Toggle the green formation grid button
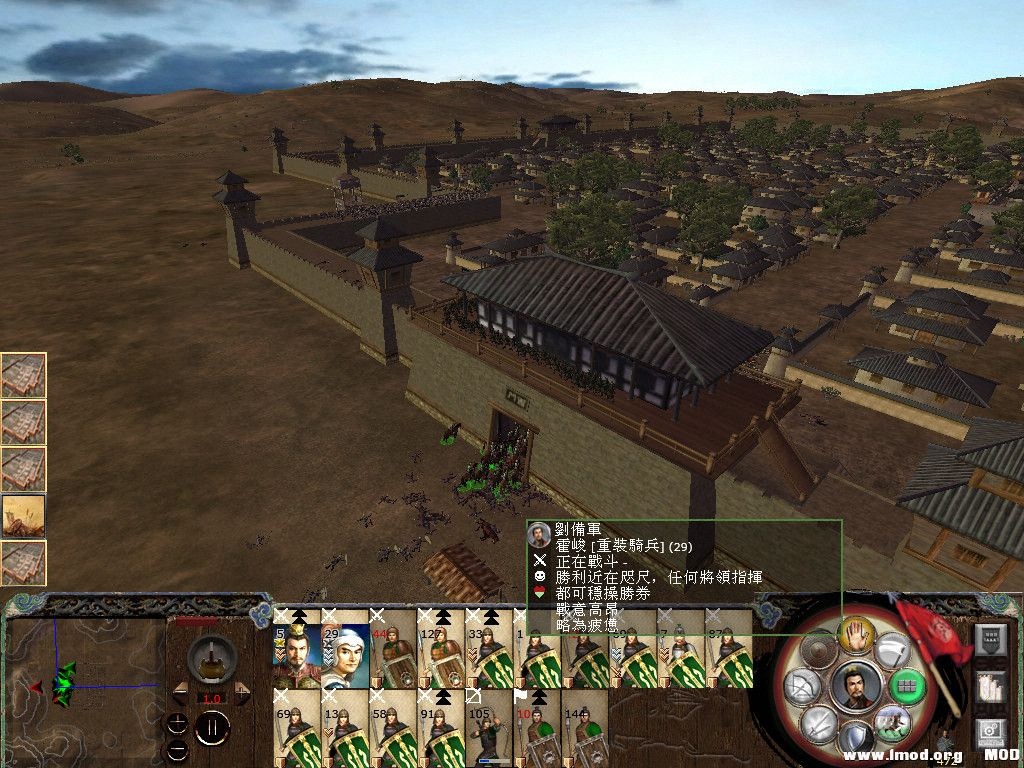This screenshot has width=1024, height=768. (908, 686)
